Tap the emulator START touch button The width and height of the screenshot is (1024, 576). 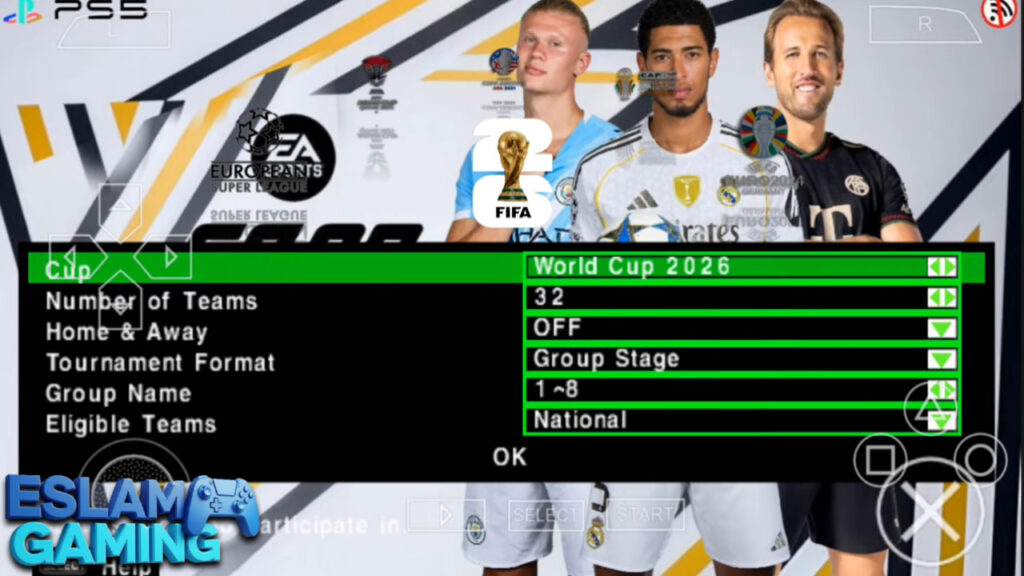pos(645,515)
